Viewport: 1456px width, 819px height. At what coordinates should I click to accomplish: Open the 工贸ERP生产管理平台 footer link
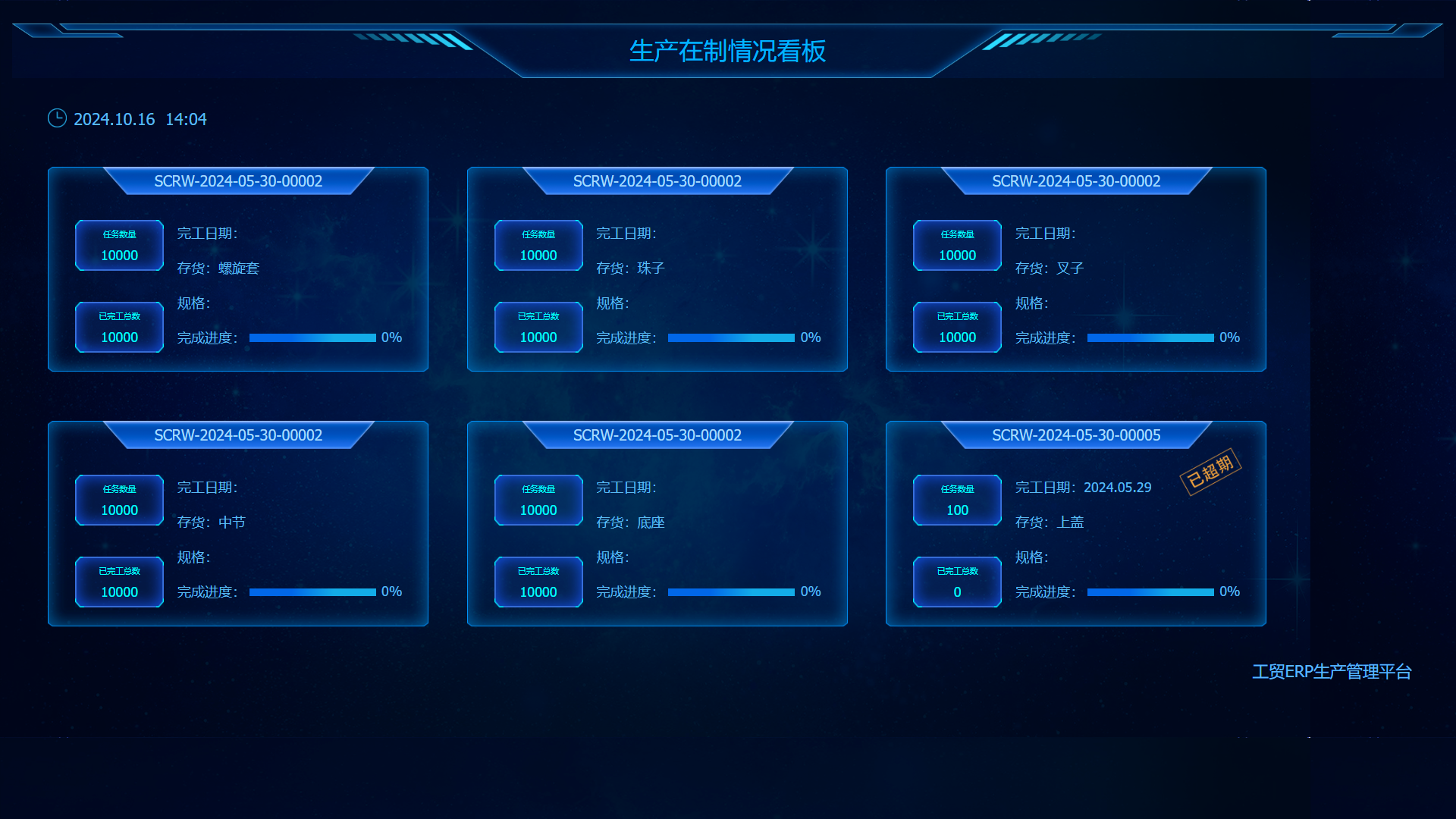(x=1332, y=670)
